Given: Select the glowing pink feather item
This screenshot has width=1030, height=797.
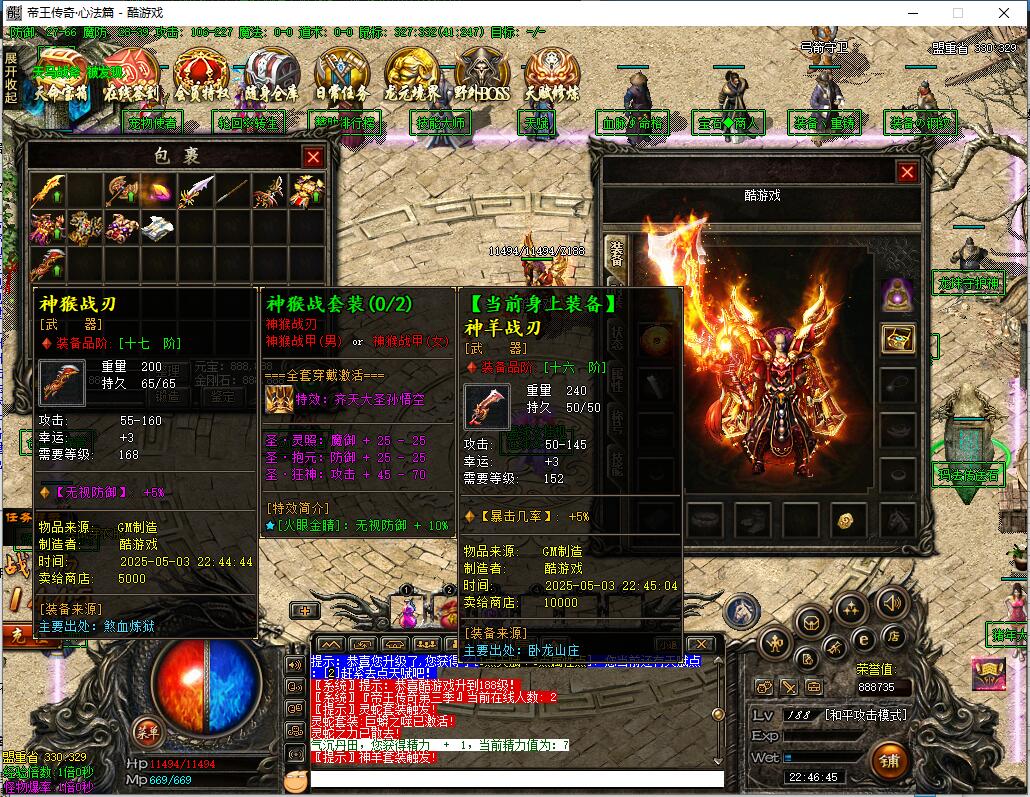Looking at the screenshot, I should 159,190.
